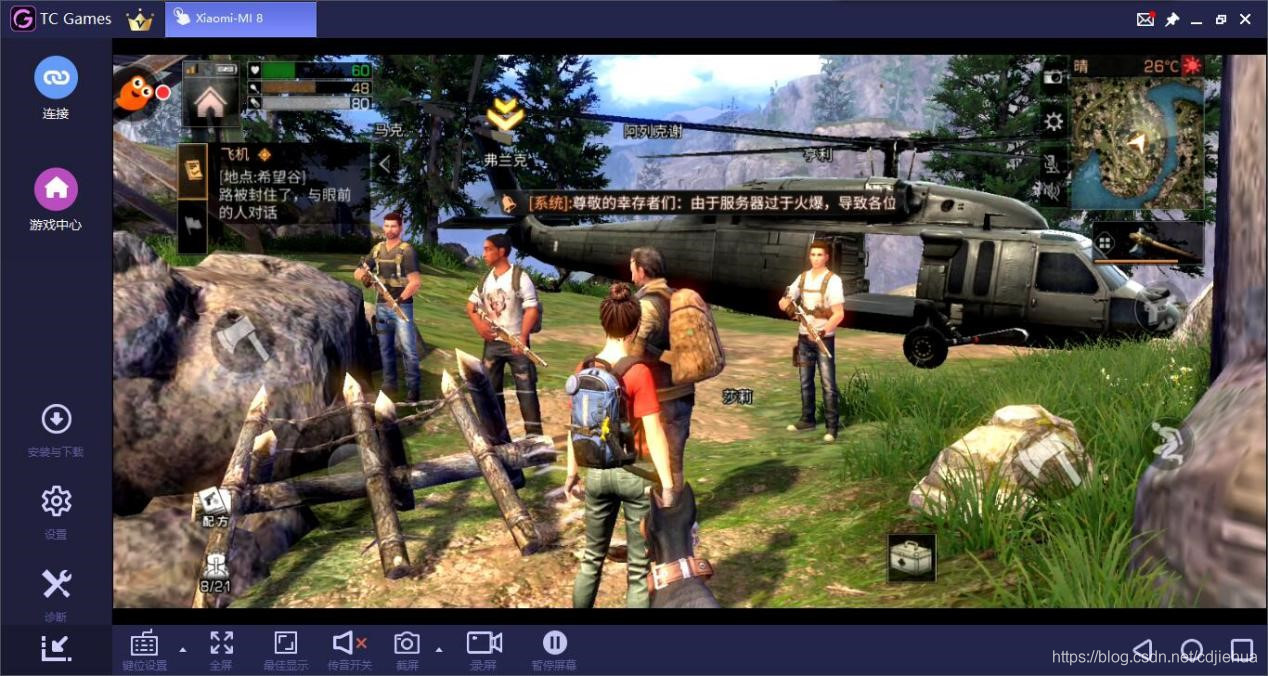The image size is (1268, 676).
Task: Tap the system announcement chat banner
Action: pos(700,202)
